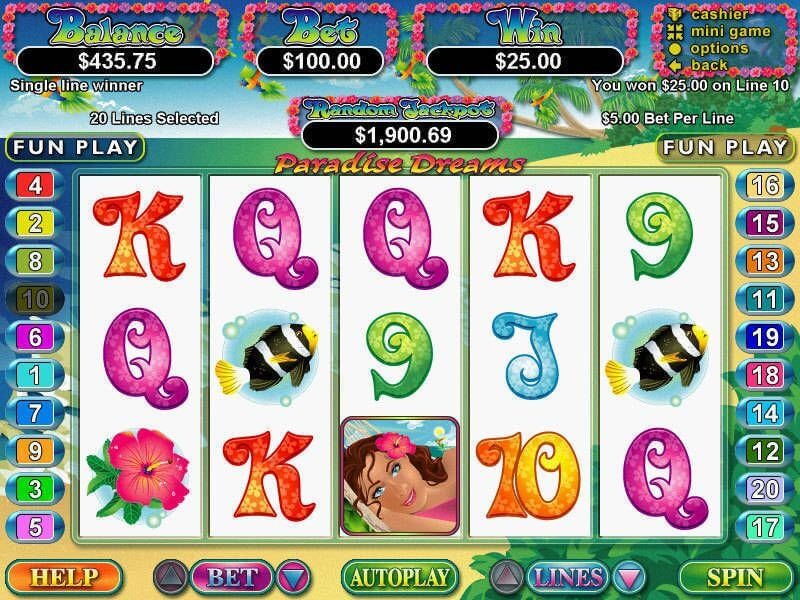
Task: Select payline number 10
Action: click(x=35, y=298)
